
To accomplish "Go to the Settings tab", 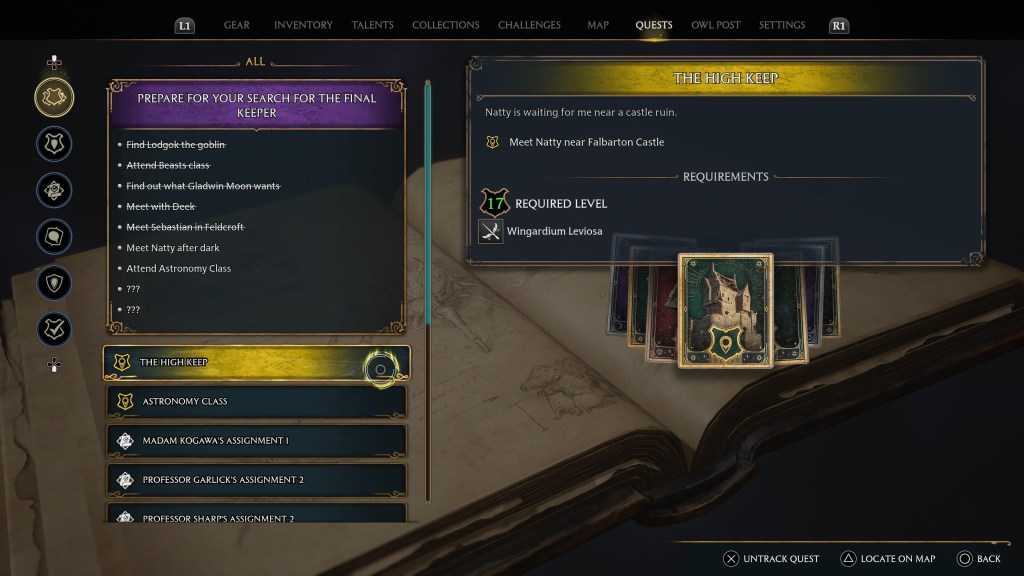I will [x=782, y=25].
